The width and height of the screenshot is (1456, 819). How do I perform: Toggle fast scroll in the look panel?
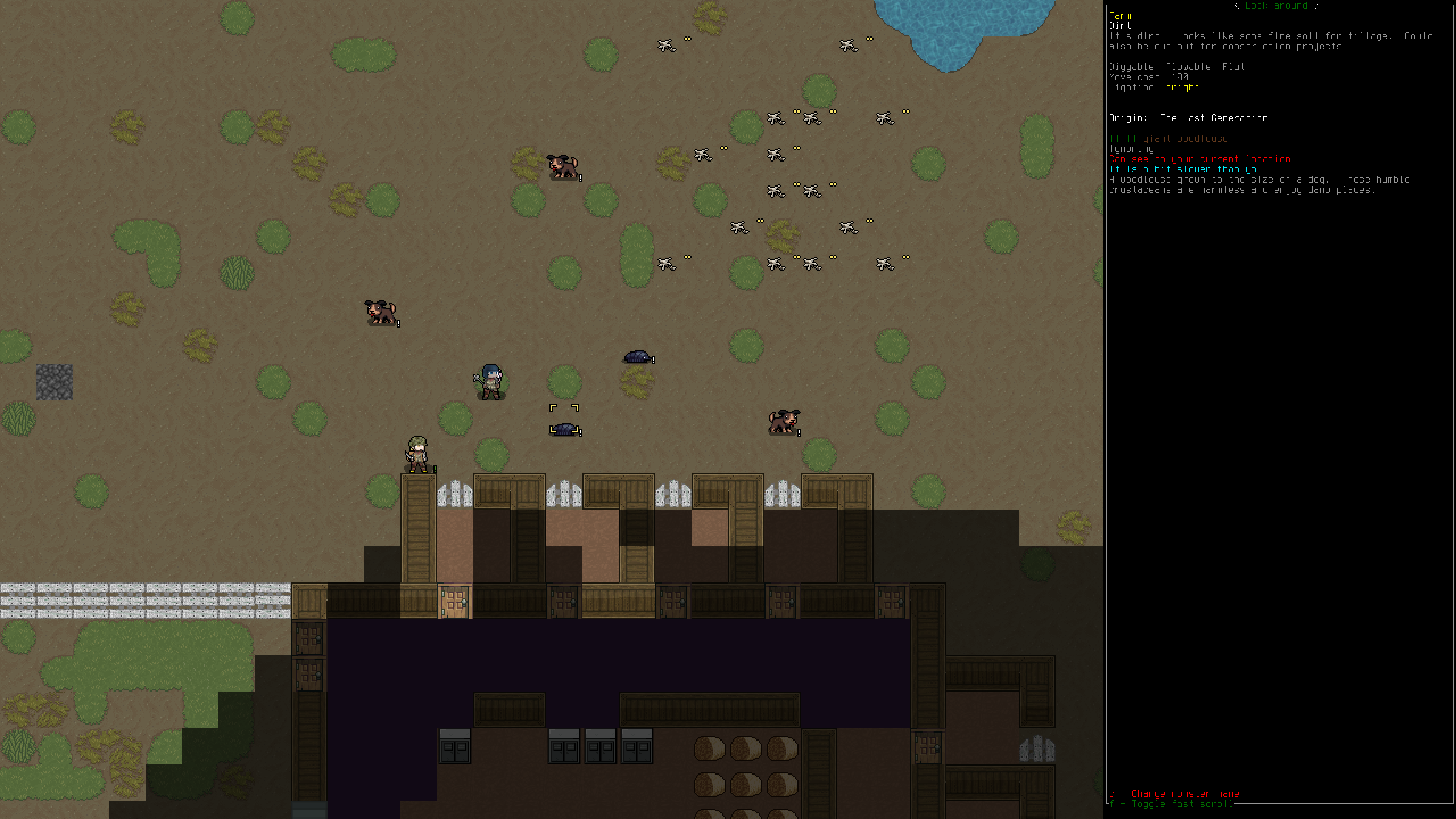click(x=1170, y=804)
